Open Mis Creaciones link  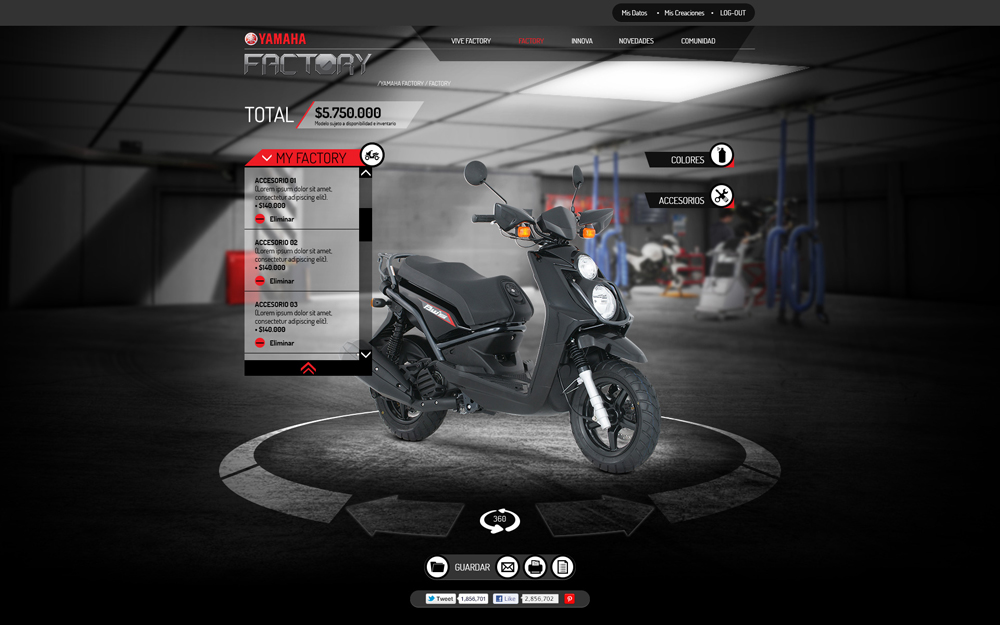pos(684,13)
